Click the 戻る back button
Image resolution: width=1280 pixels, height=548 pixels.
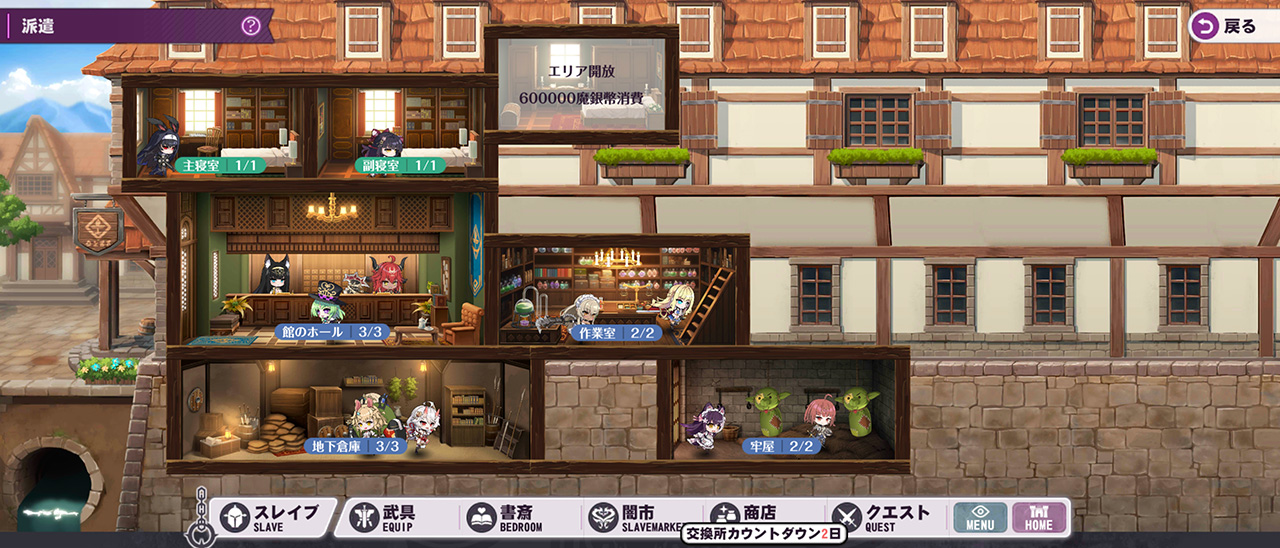click(x=1230, y=26)
